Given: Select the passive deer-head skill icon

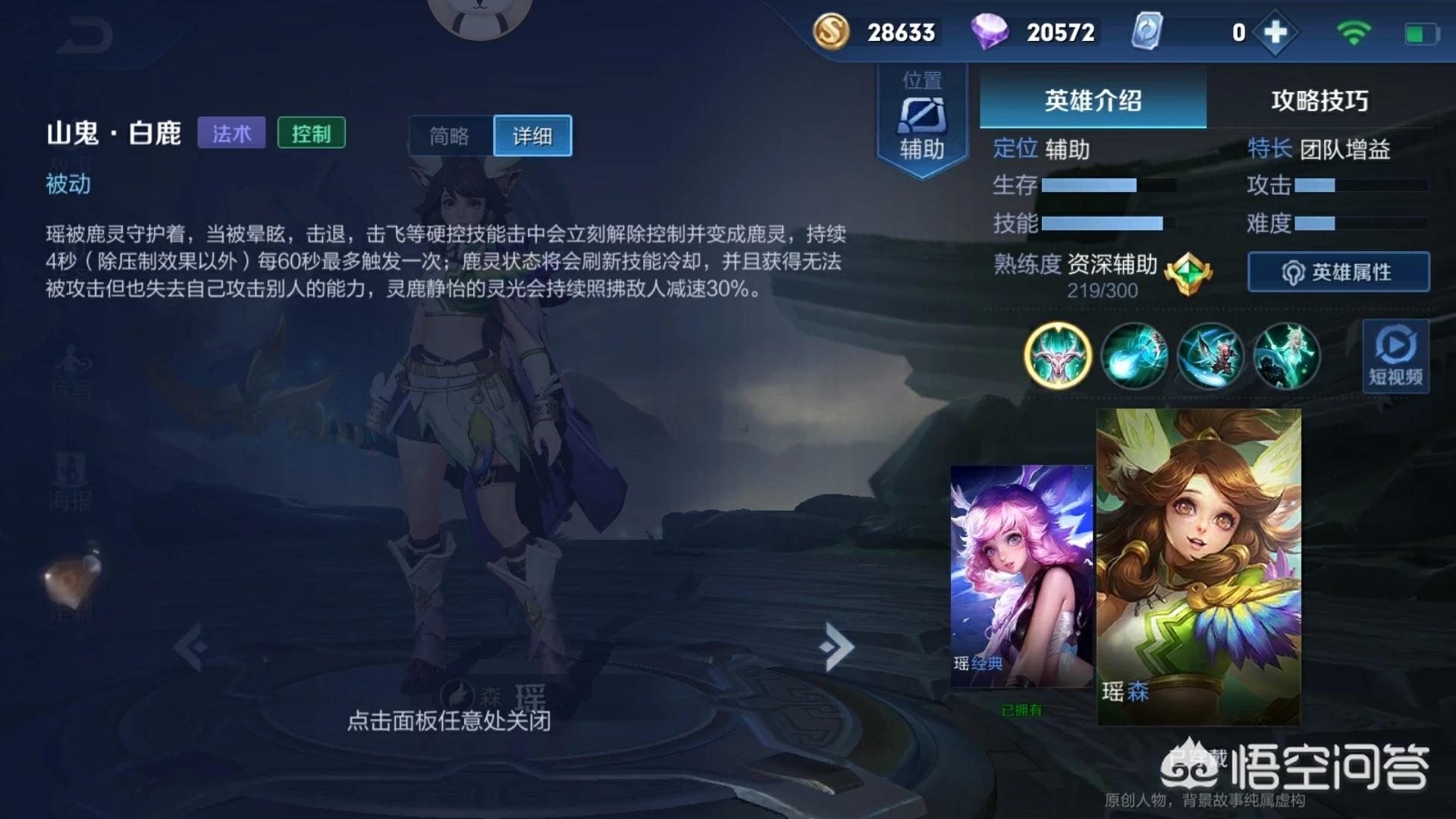Looking at the screenshot, I should pos(1059,356).
